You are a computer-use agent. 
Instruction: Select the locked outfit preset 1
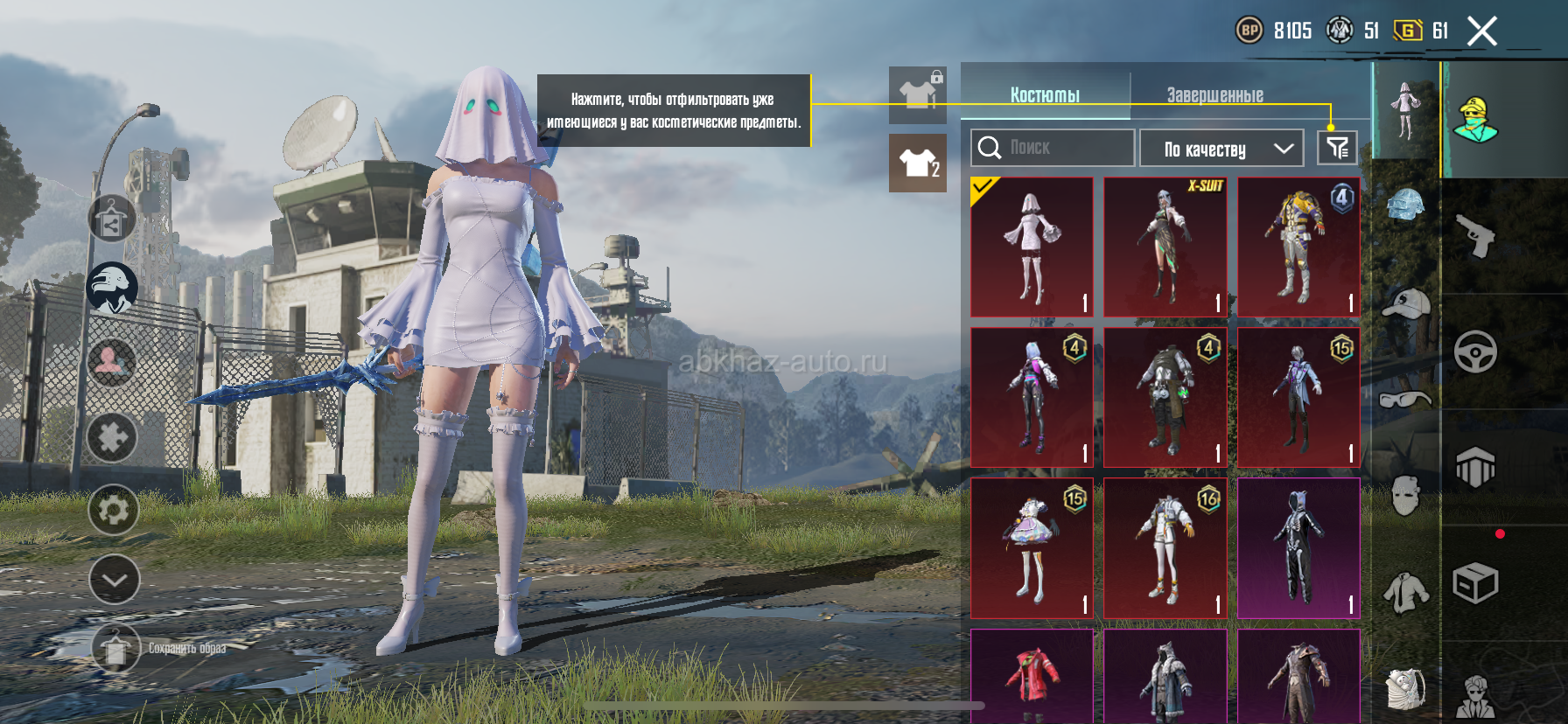click(918, 94)
